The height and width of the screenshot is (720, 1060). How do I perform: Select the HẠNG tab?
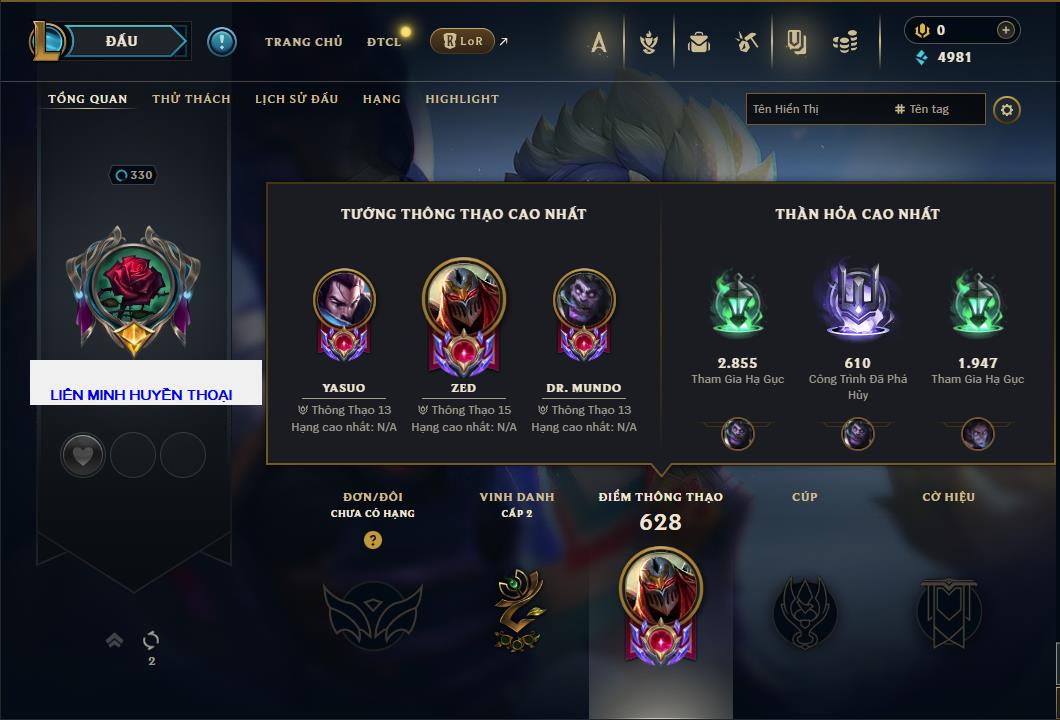(x=381, y=99)
